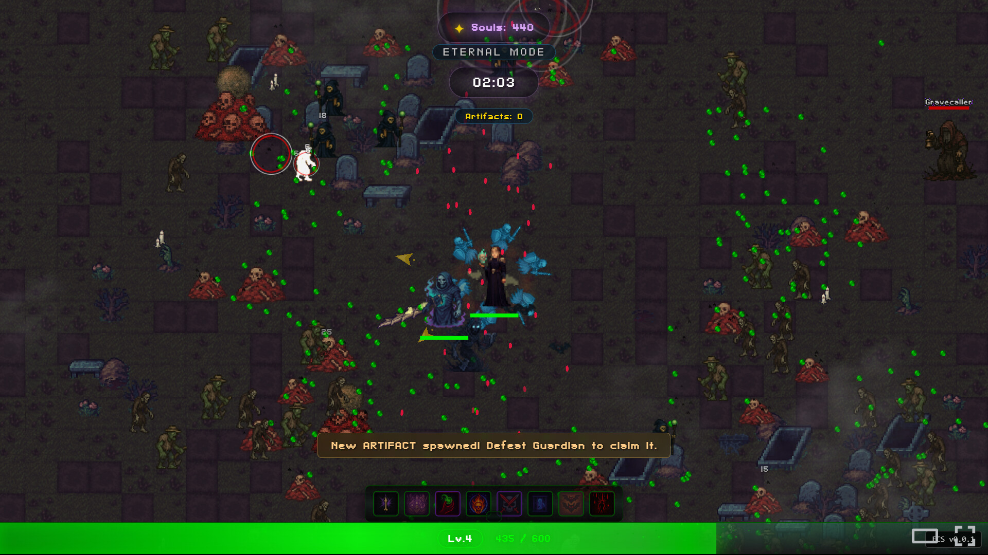Activate the purple thorn web ability
The image size is (988, 555).
click(x=416, y=504)
